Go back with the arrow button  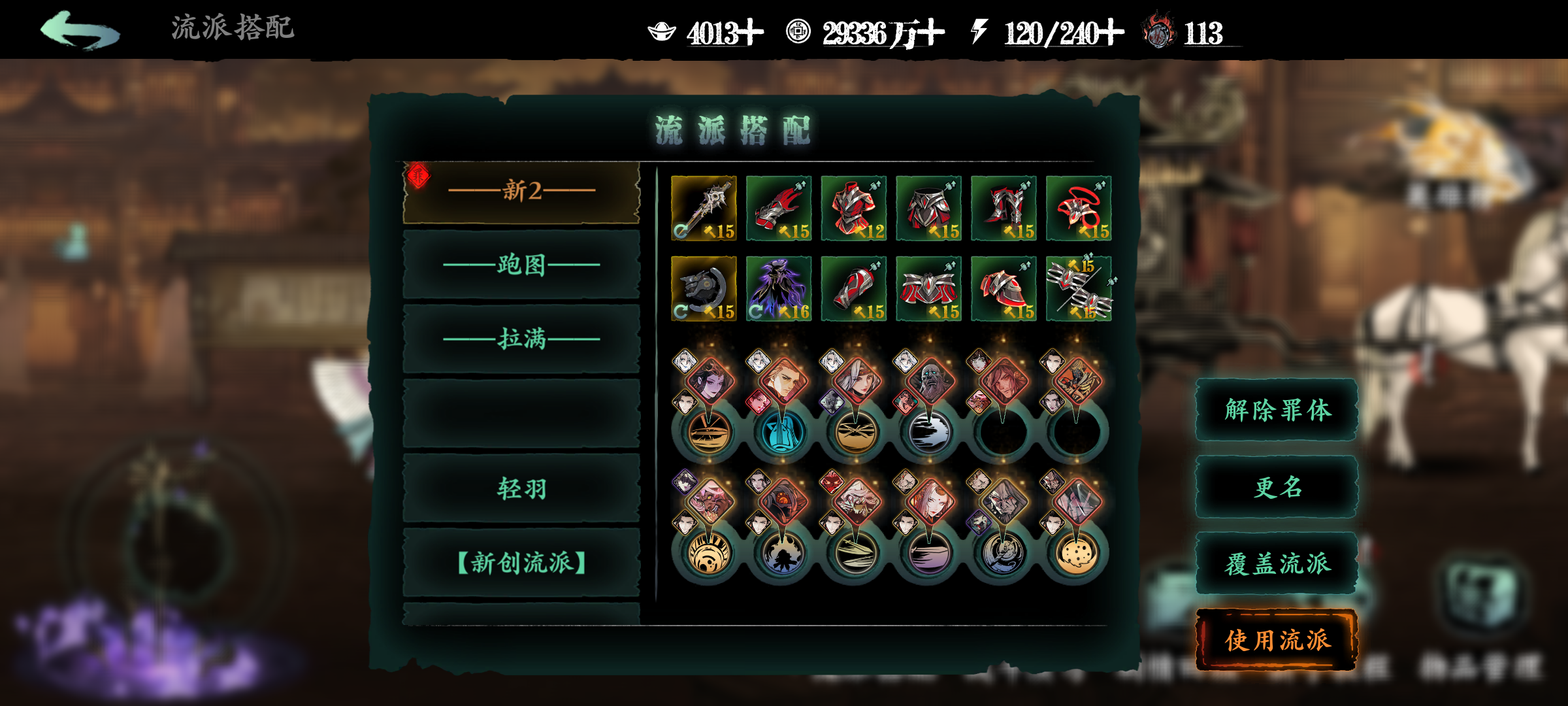pyautogui.click(x=80, y=30)
